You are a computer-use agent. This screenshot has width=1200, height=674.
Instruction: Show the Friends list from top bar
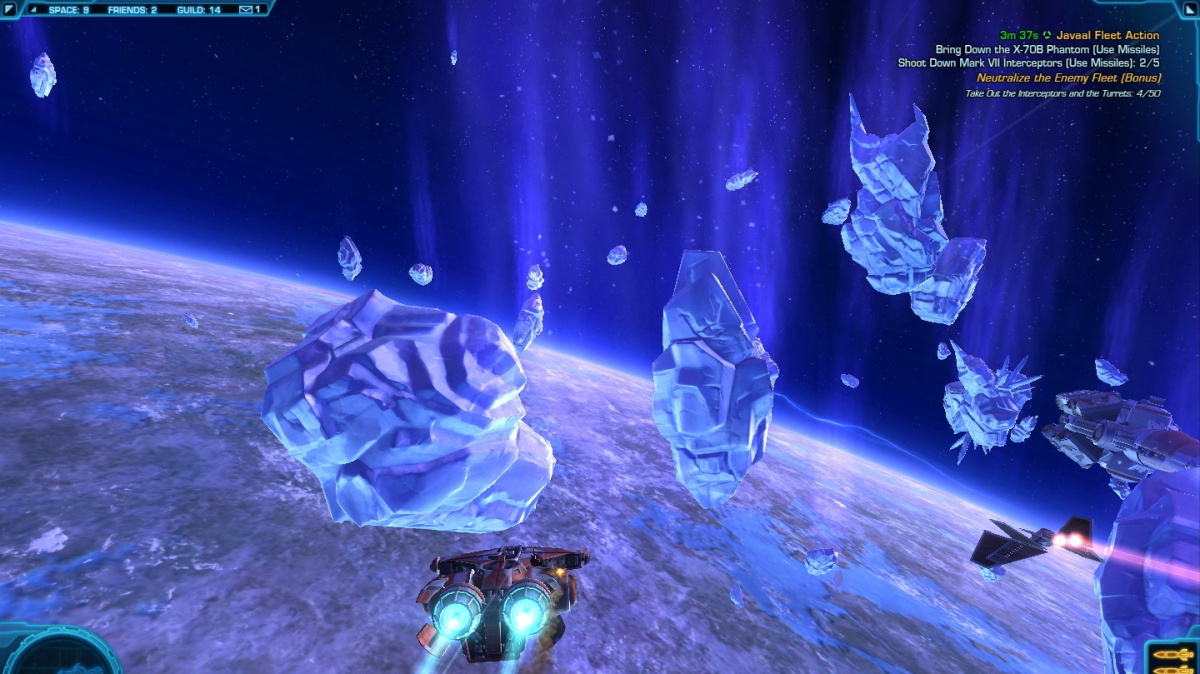pyautogui.click(x=133, y=9)
